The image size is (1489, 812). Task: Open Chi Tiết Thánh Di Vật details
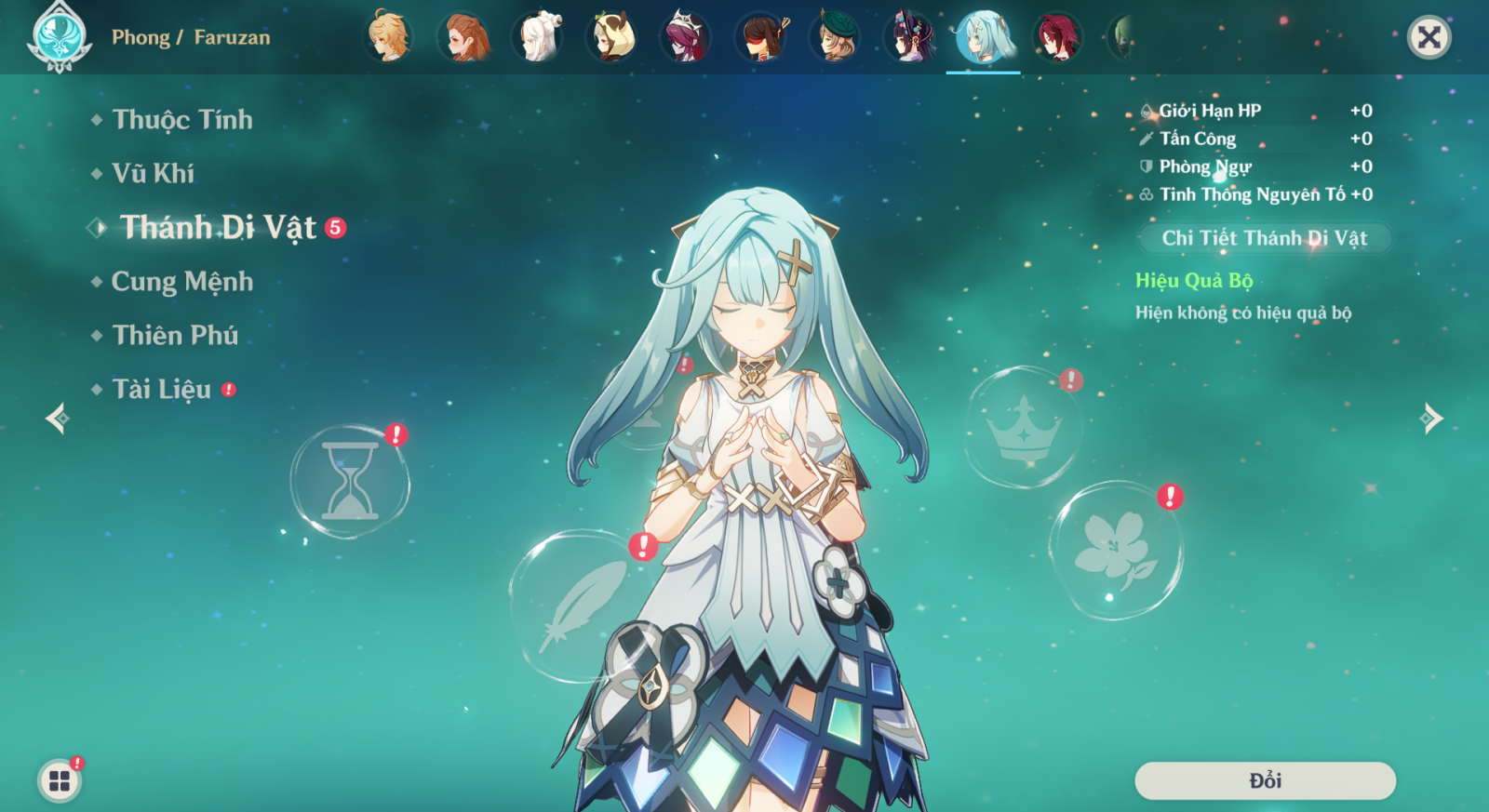[1264, 238]
